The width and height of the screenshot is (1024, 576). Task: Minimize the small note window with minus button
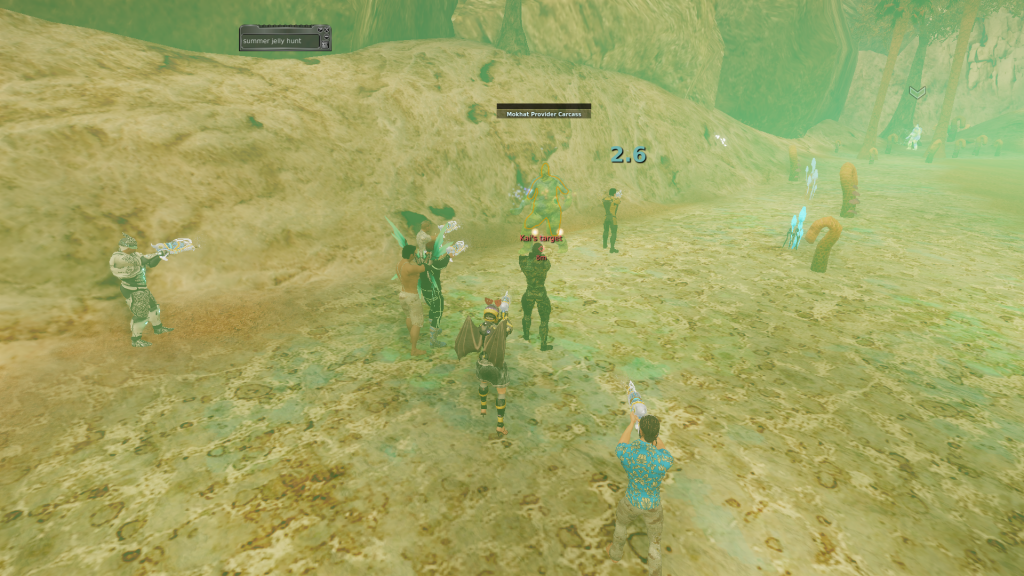tap(326, 37)
